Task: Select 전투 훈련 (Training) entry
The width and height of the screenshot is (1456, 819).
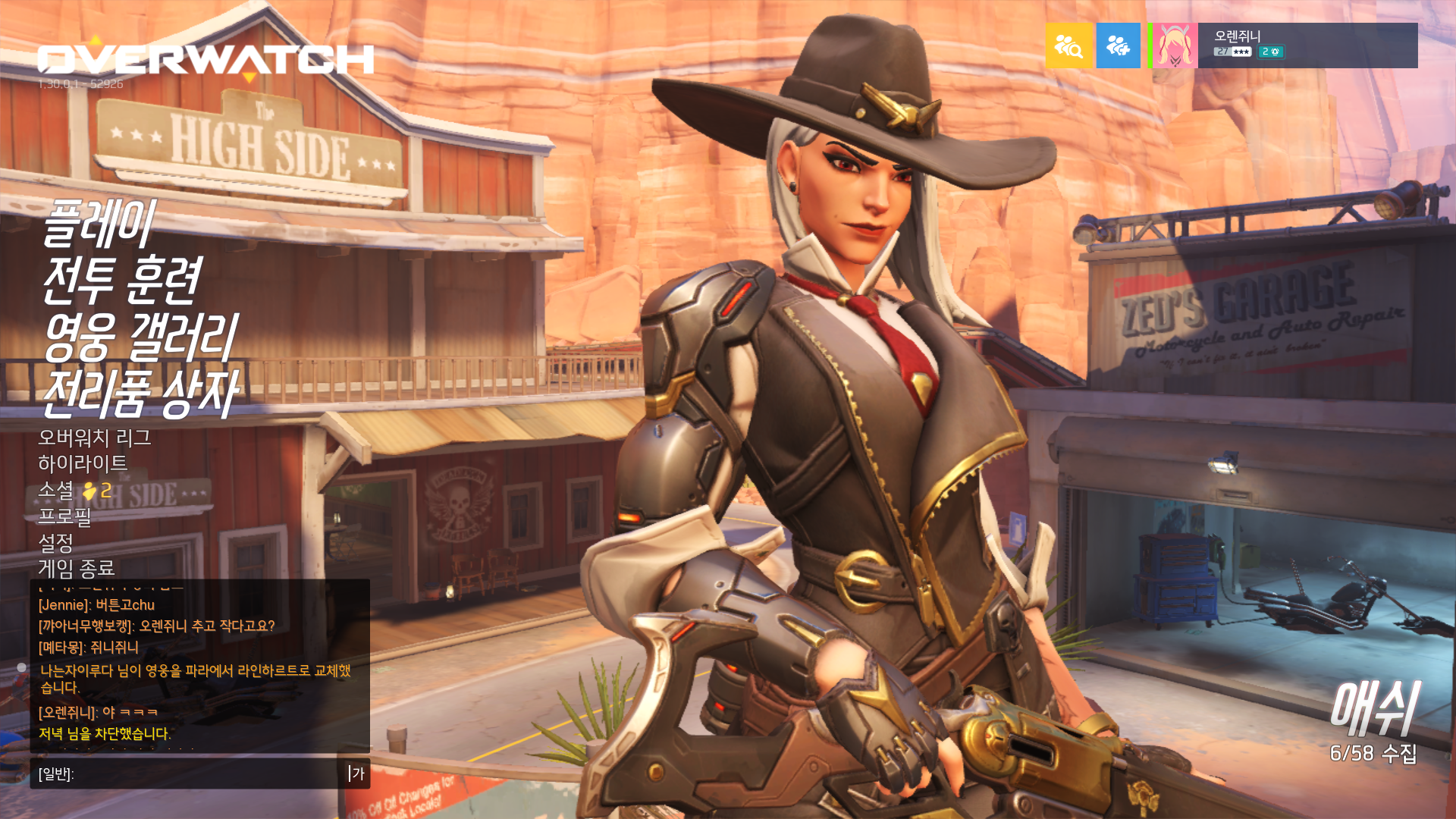Action: (x=121, y=280)
